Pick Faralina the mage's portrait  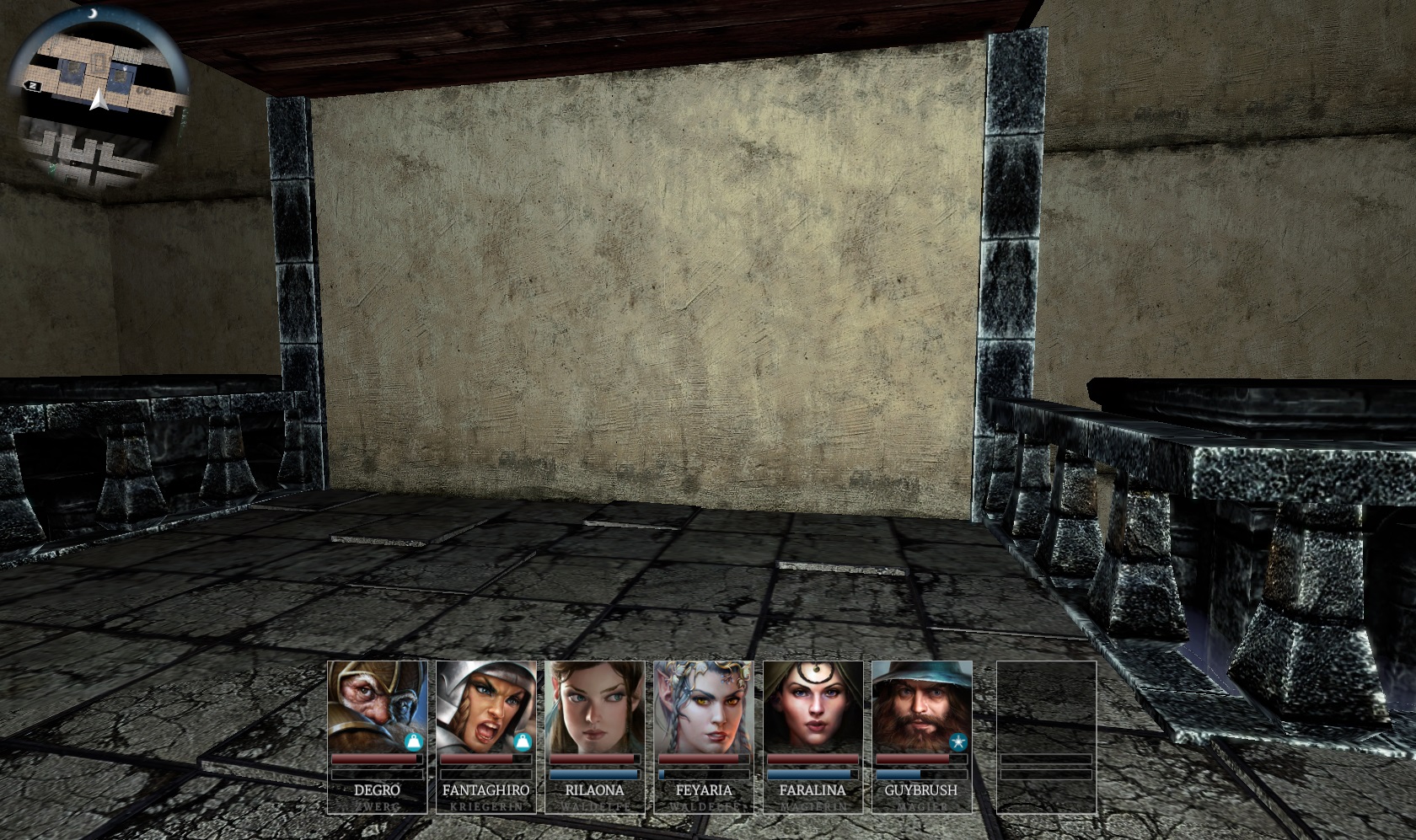pyautogui.click(x=813, y=706)
